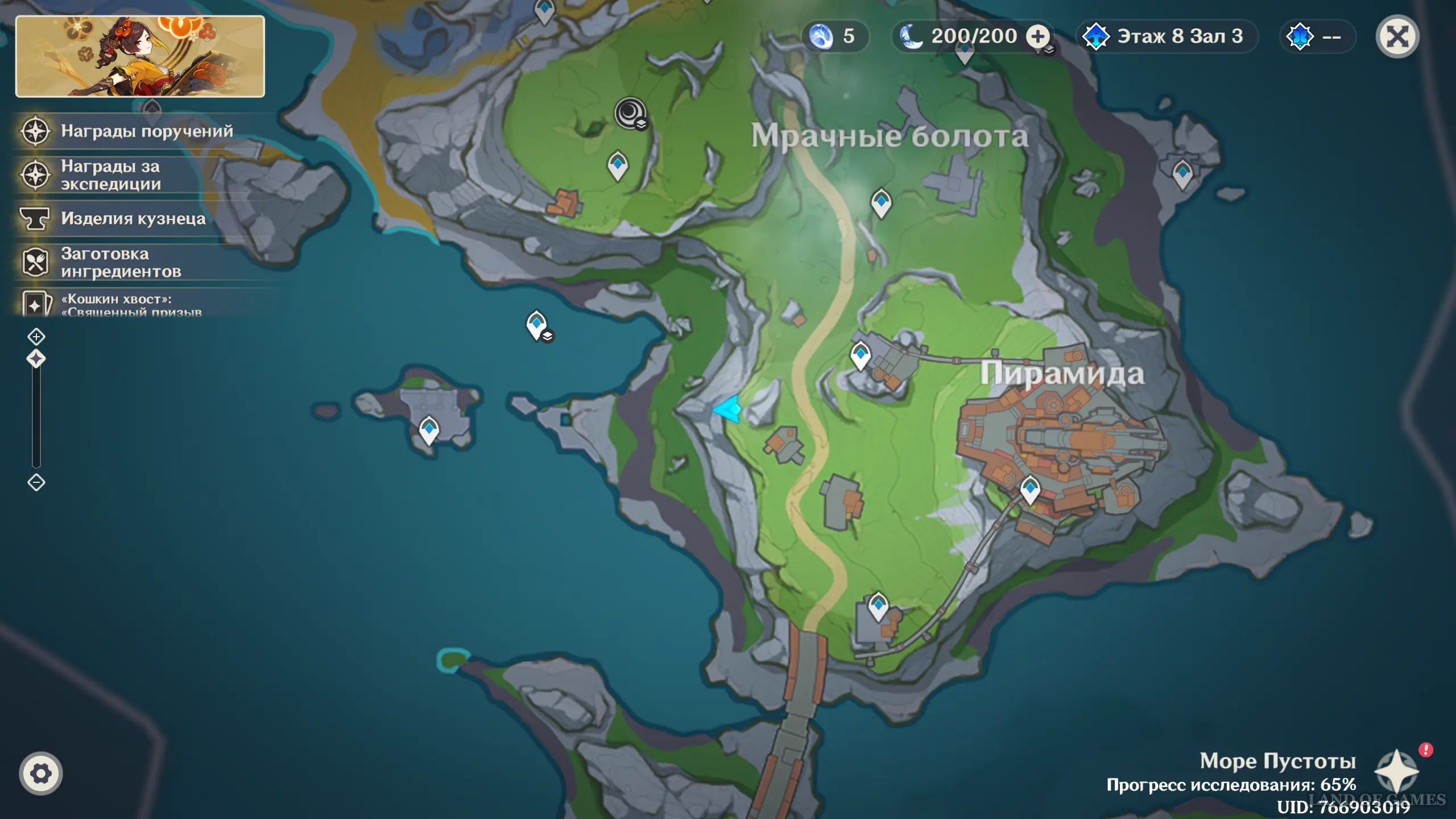This screenshot has height=819, width=1456.
Task: Zoom out the map with minus button
Action: pos(36,482)
